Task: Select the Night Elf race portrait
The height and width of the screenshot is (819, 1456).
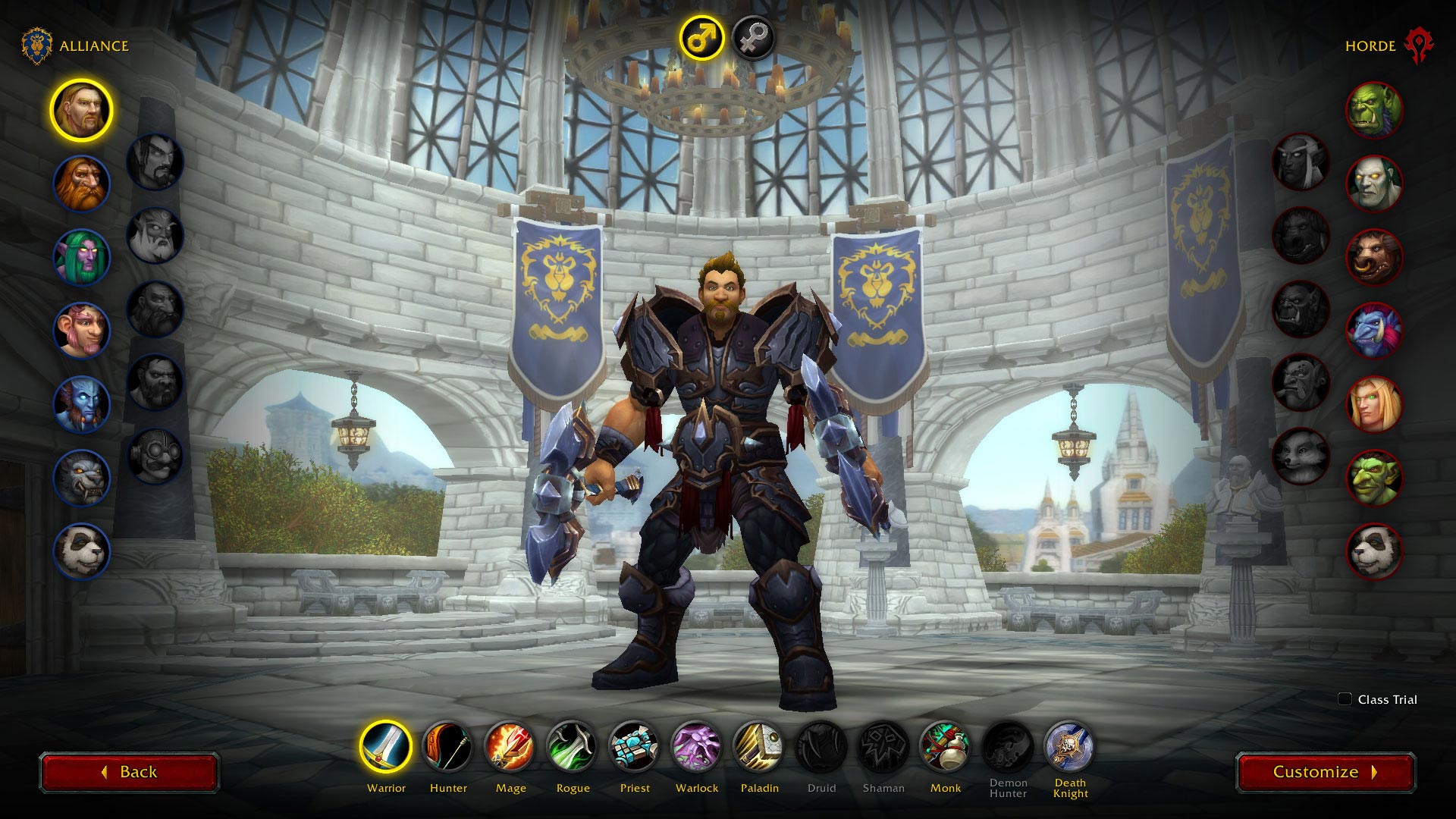Action: pyautogui.click(x=81, y=257)
